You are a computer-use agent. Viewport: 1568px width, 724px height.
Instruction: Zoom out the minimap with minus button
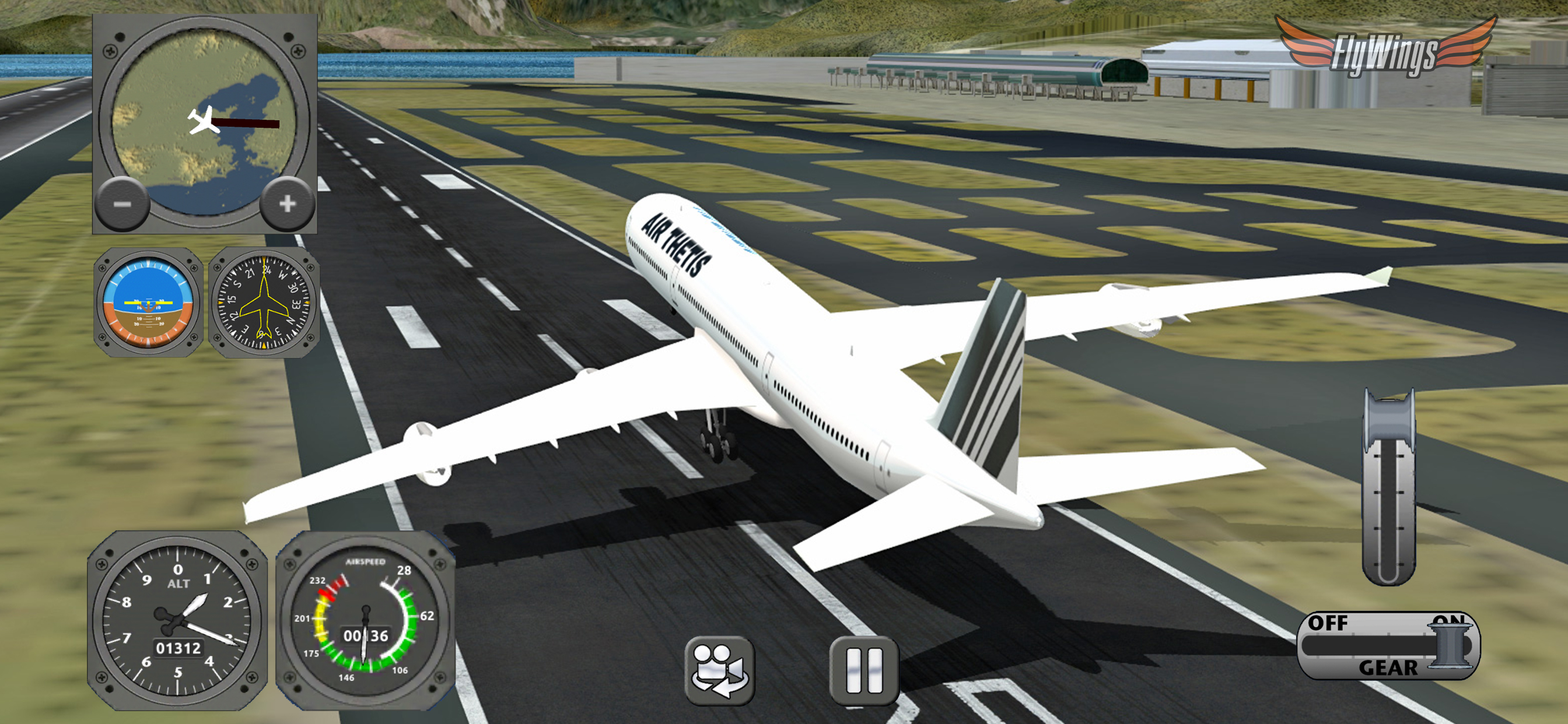(x=123, y=204)
